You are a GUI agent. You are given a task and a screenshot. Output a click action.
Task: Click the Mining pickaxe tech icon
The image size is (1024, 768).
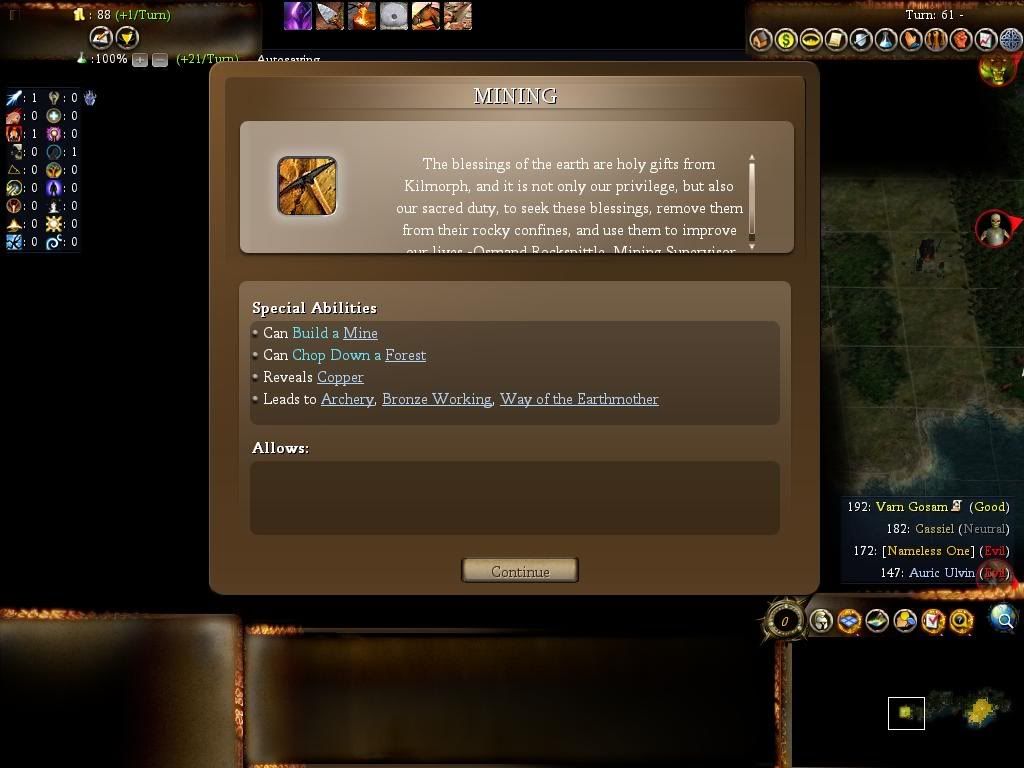[307, 186]
